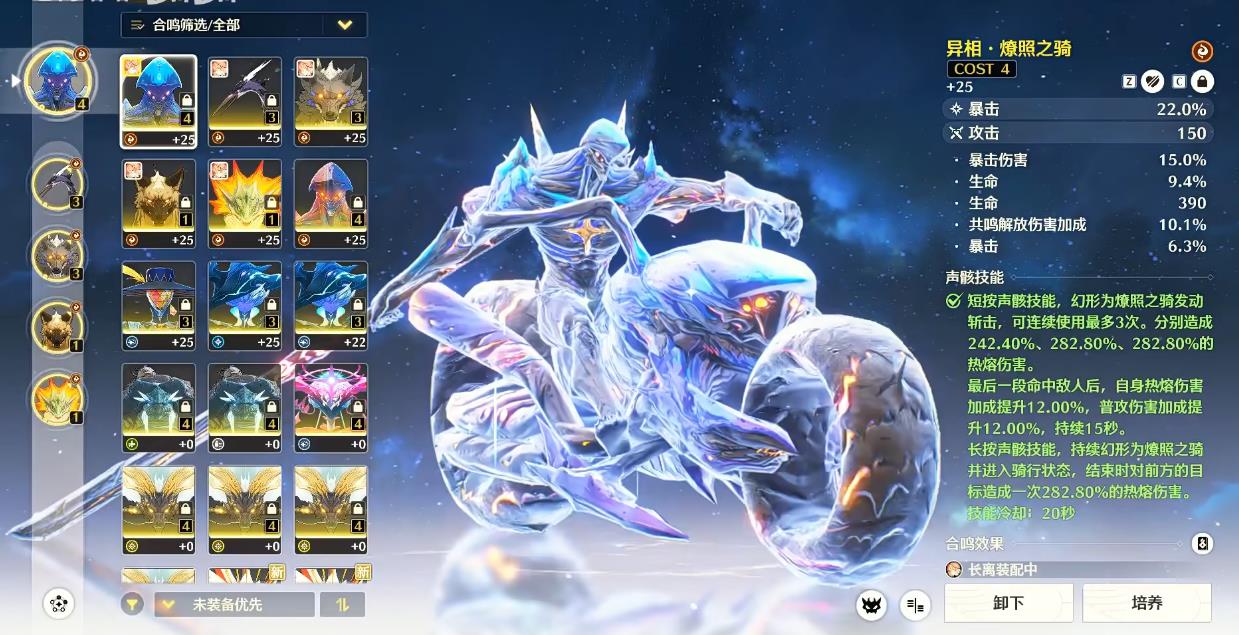The width and height of the screenshot is (1239, 635).
Task: Show 合鸣效果 sonata effect details icon
Action: pos(1203,544)
